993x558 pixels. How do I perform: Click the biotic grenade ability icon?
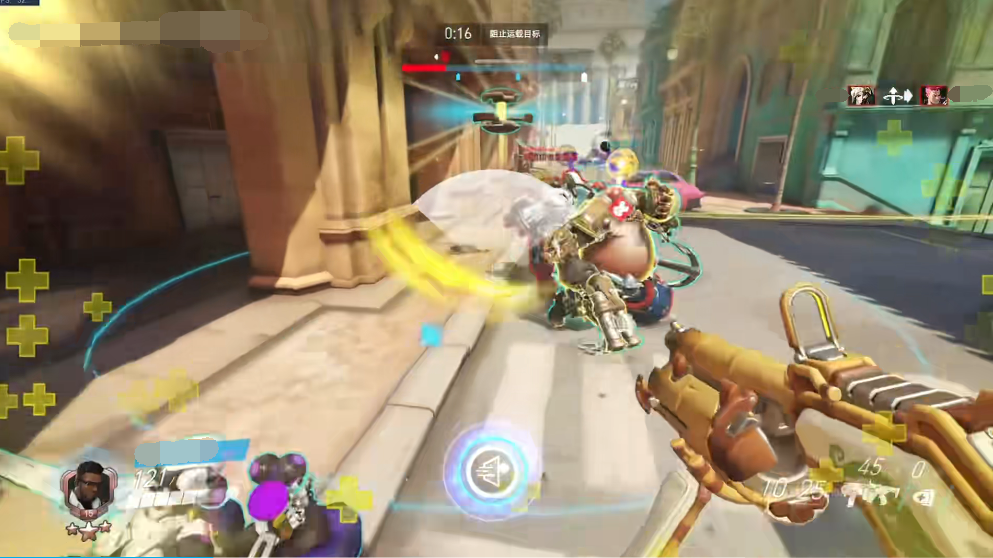pos(920,492)
